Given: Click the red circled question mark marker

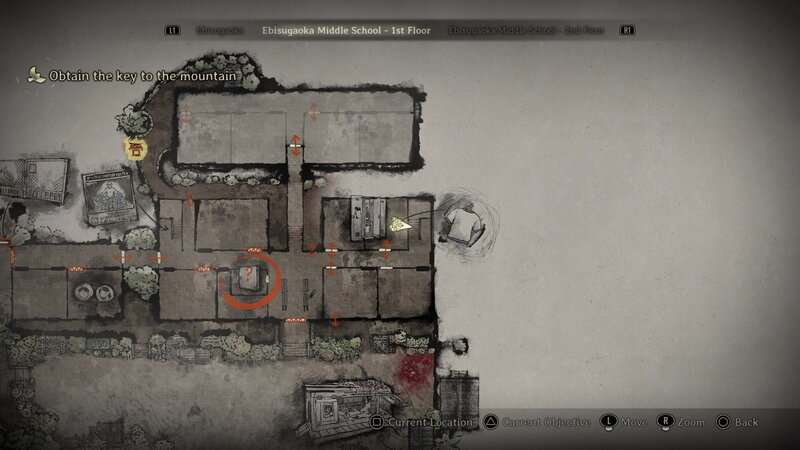Looking at the screenshot, I should pyautogui.click(x=246, y=277).
